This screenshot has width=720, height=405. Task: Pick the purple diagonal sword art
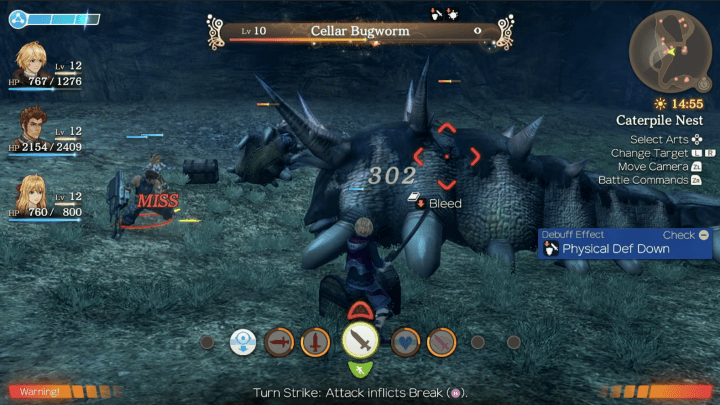tap(441, 343)
